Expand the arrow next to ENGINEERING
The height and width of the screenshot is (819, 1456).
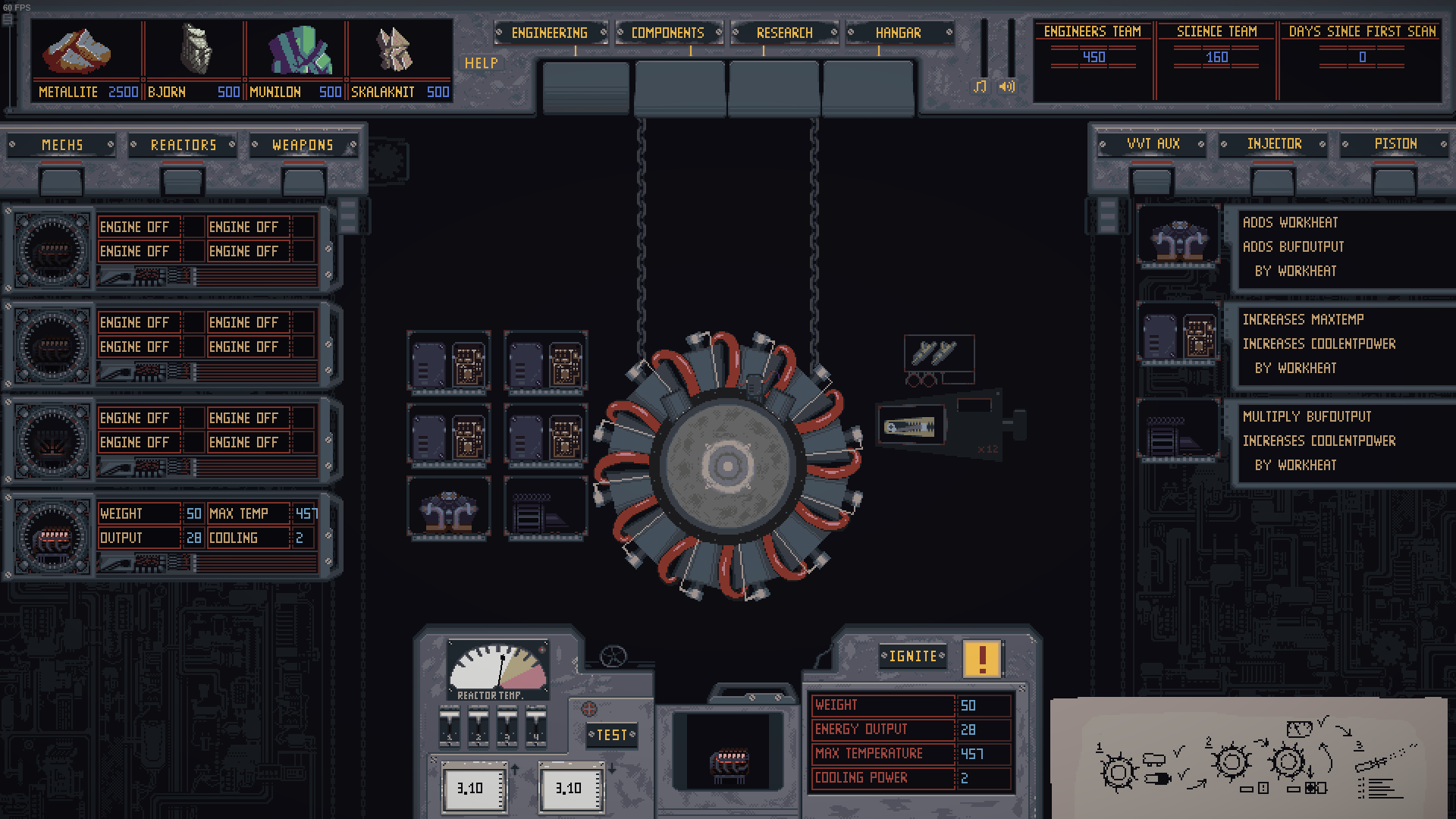603,33
